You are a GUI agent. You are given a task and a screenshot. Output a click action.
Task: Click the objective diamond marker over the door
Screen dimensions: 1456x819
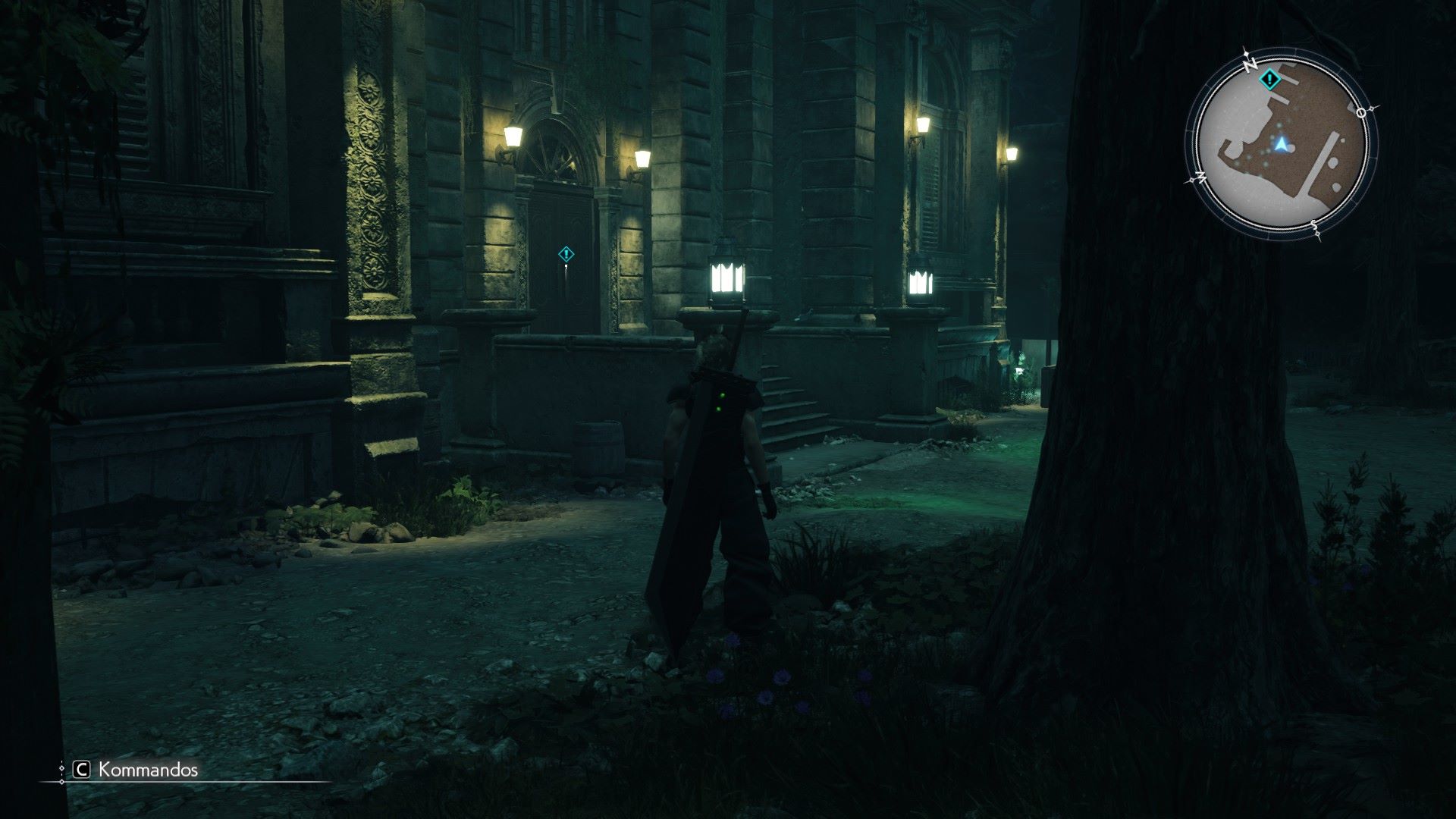[566, 254]
